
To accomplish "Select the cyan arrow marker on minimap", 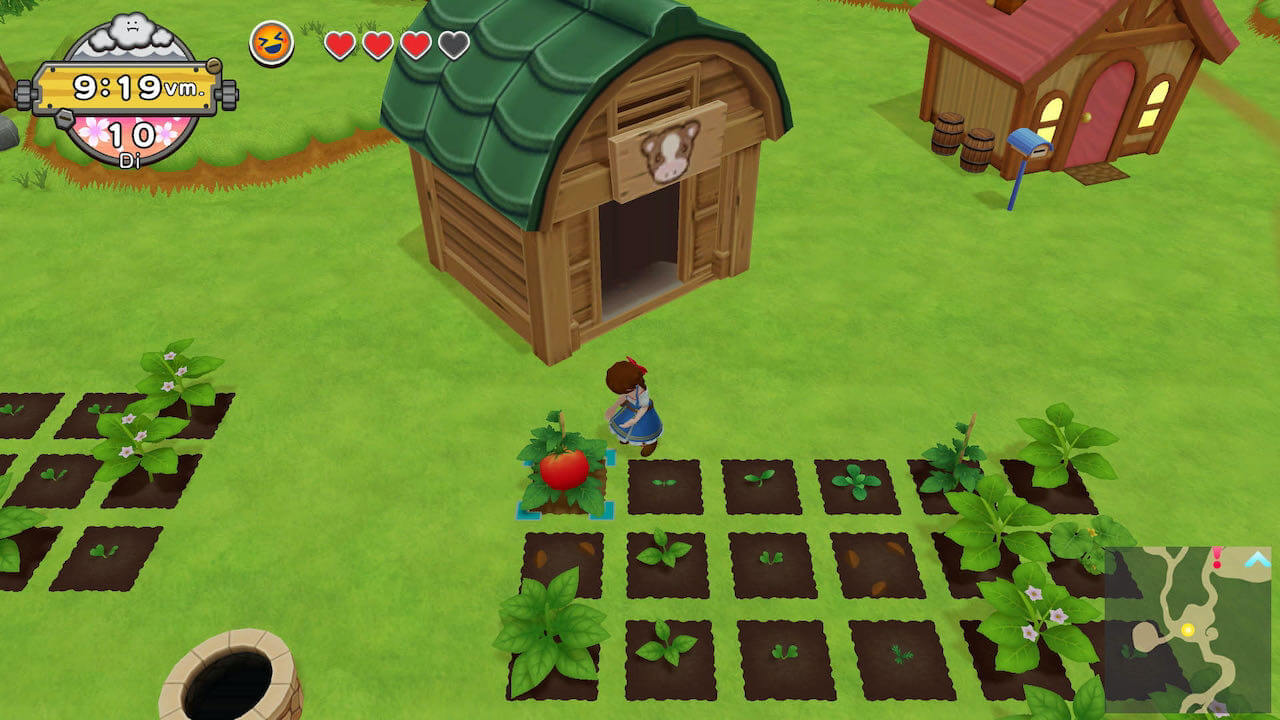I will coord(1255,560).
